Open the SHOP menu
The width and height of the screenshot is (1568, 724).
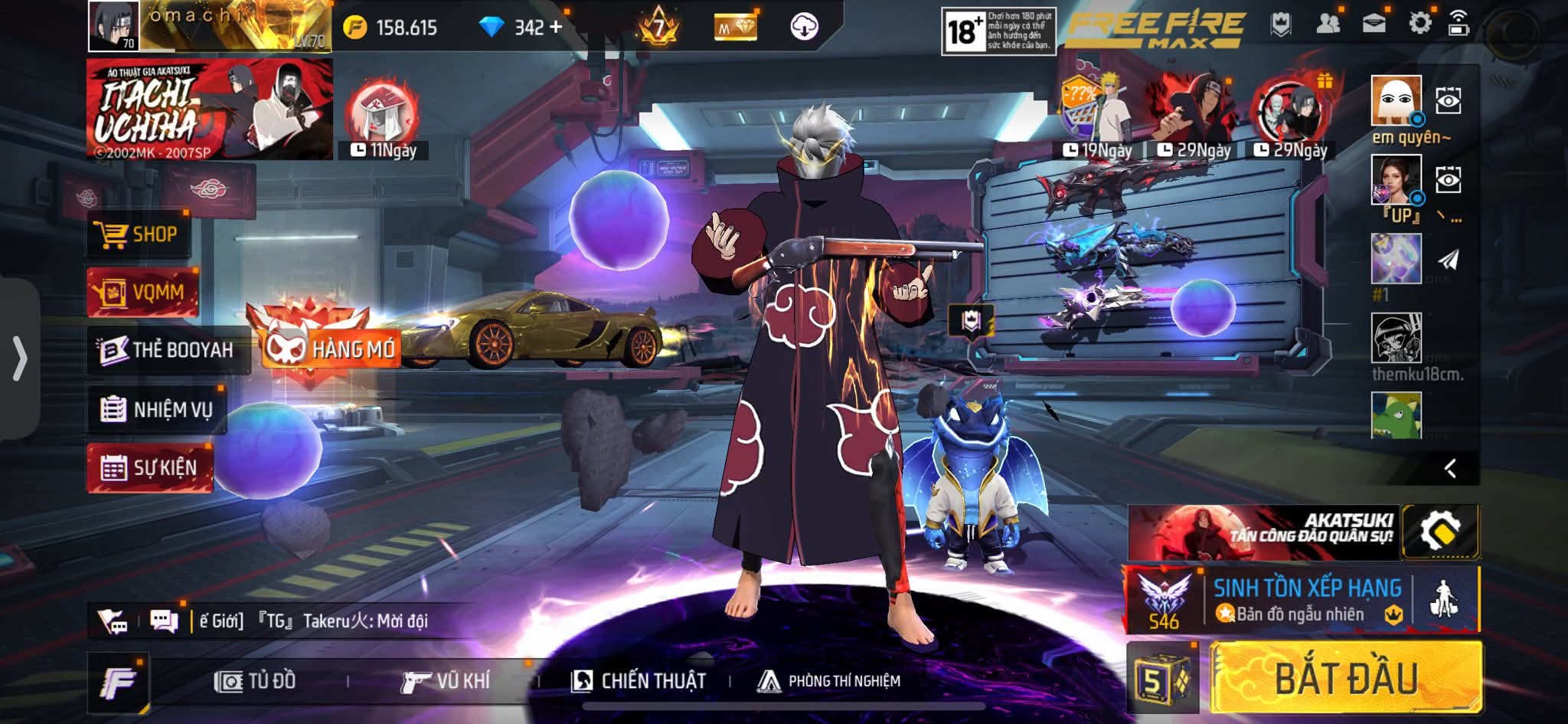pos(136,234)
